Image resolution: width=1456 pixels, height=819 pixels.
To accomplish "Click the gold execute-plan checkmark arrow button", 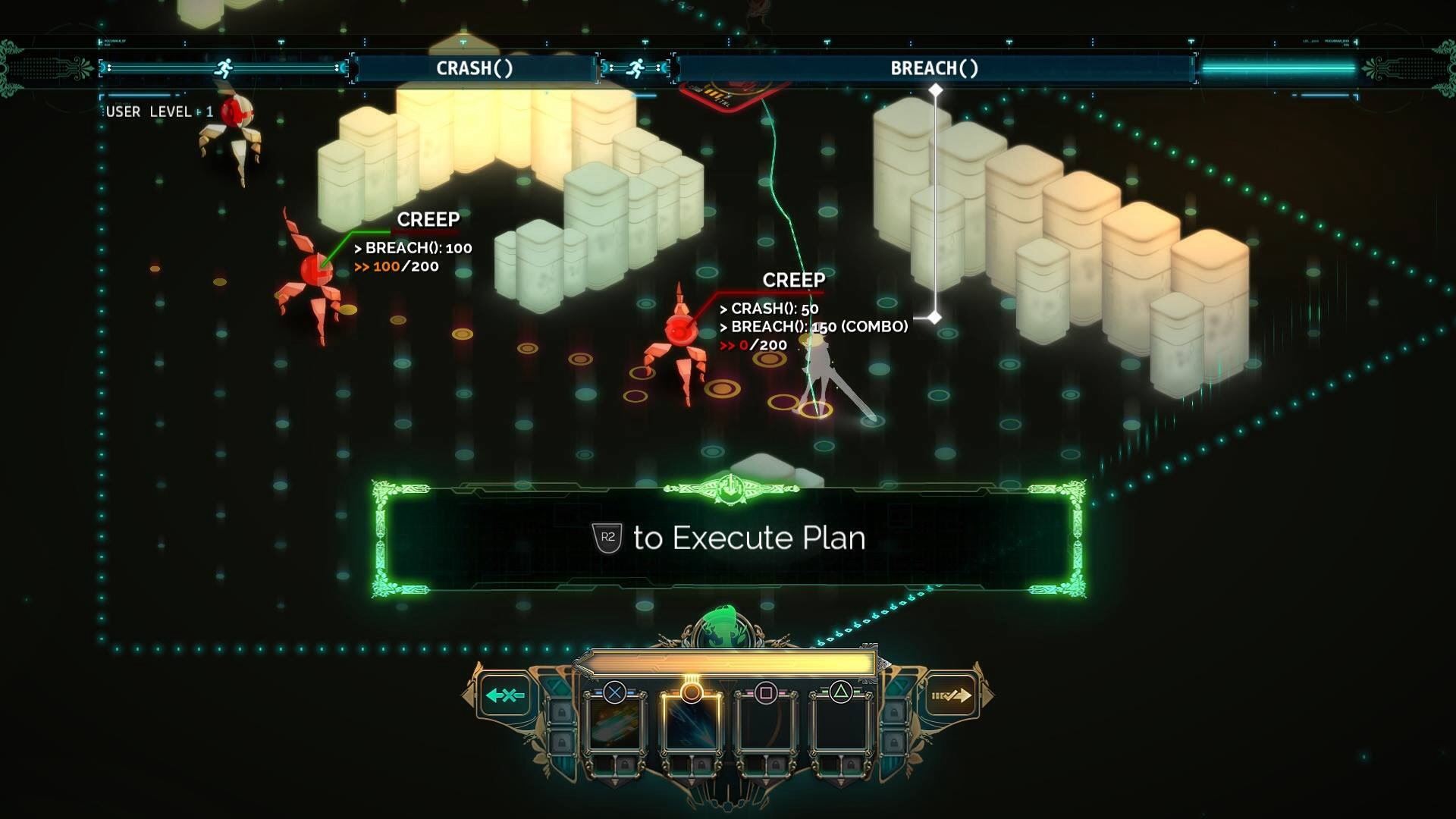I will [x=951, y=695].
